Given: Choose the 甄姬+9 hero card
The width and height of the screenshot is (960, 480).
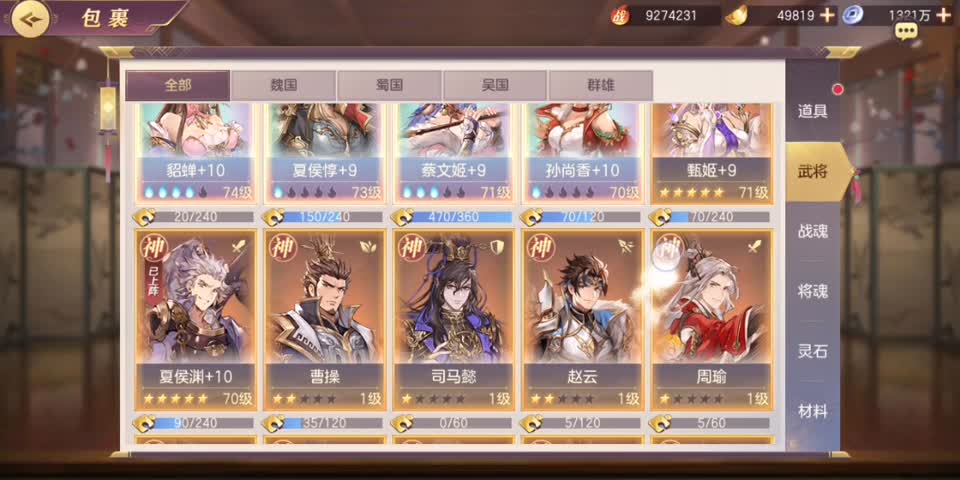Looking at the screenshot, I should [x=711, y=150].
